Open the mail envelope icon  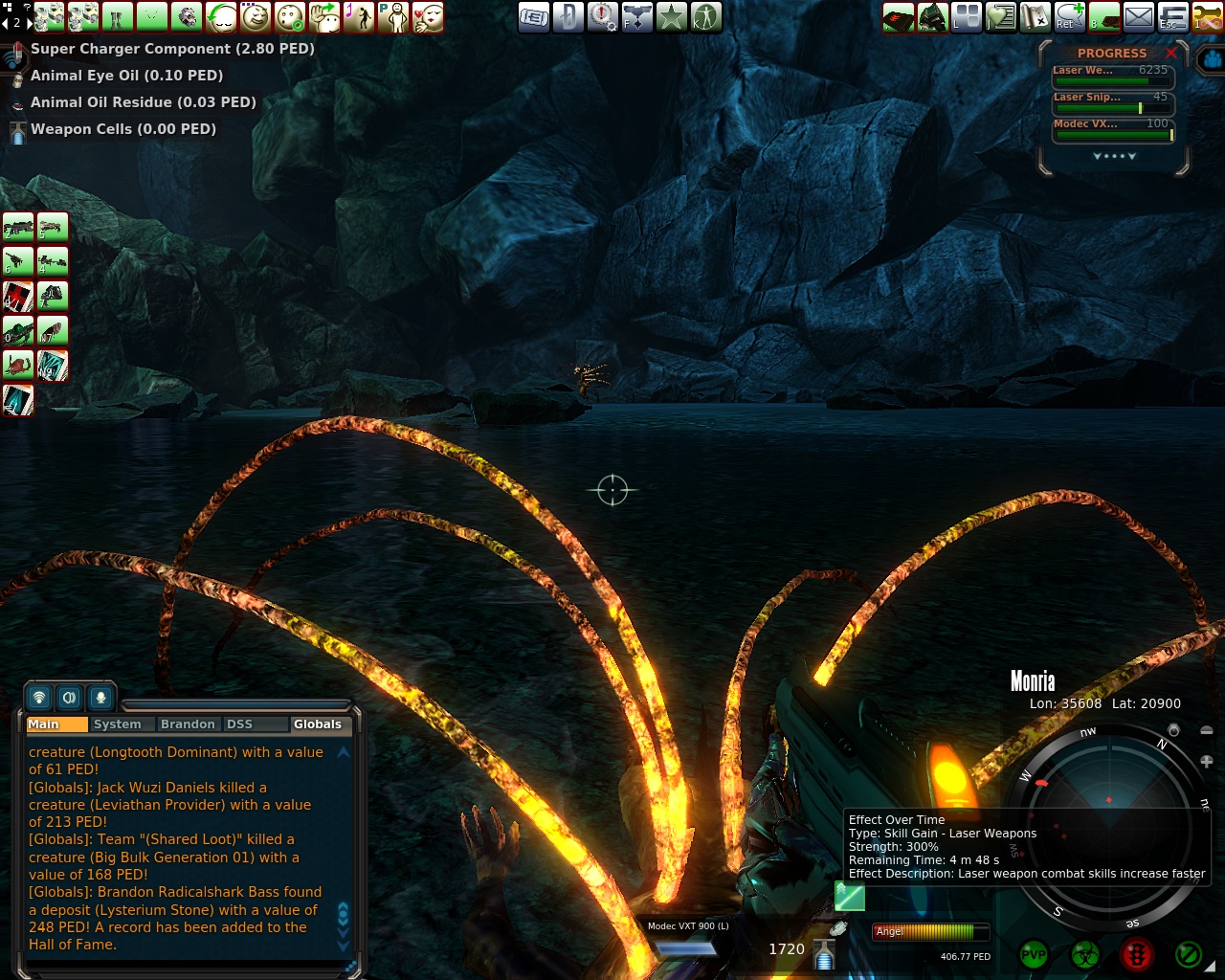point(1138,16)
